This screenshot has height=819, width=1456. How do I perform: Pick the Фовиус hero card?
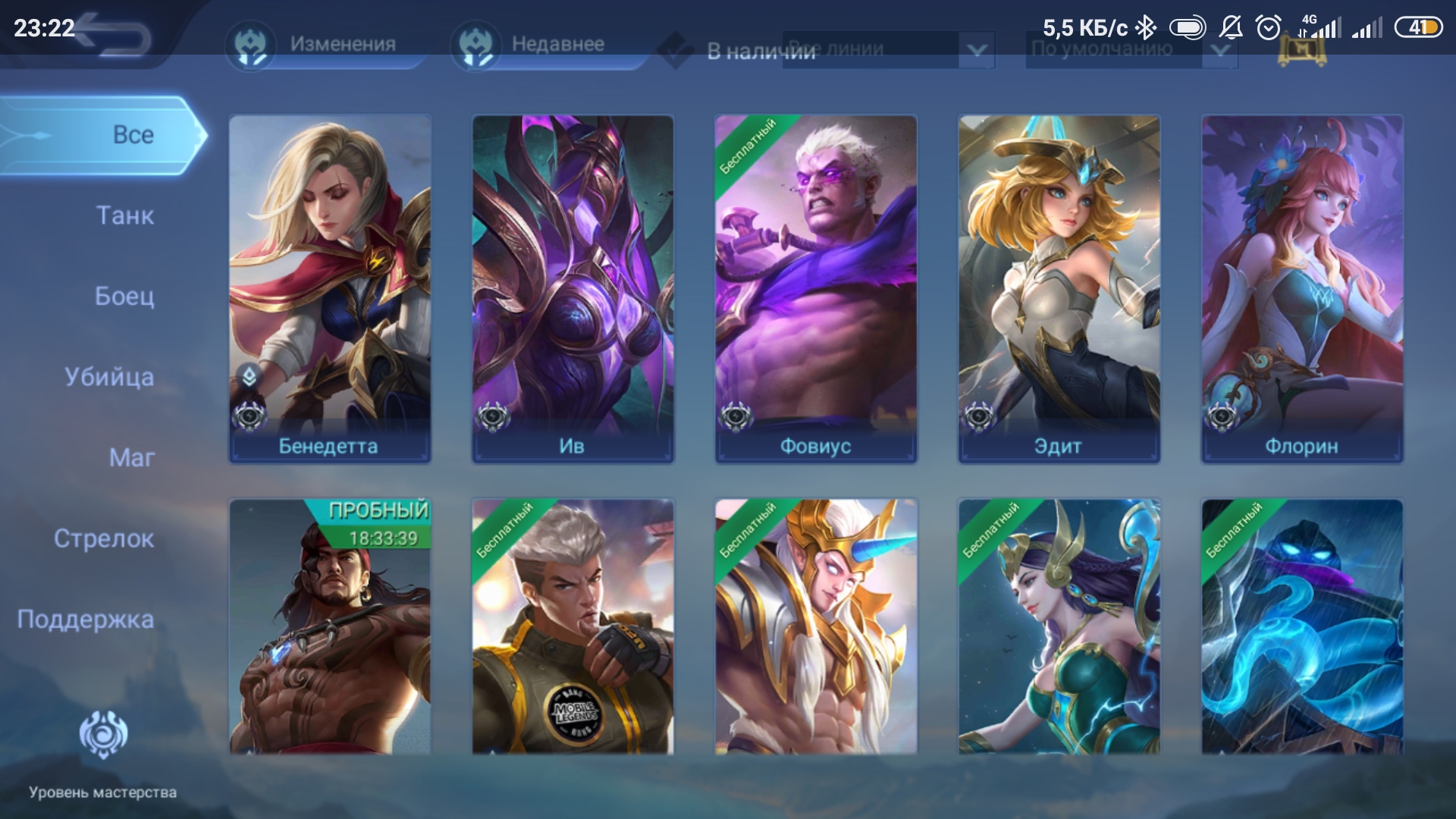coord(816,288)
